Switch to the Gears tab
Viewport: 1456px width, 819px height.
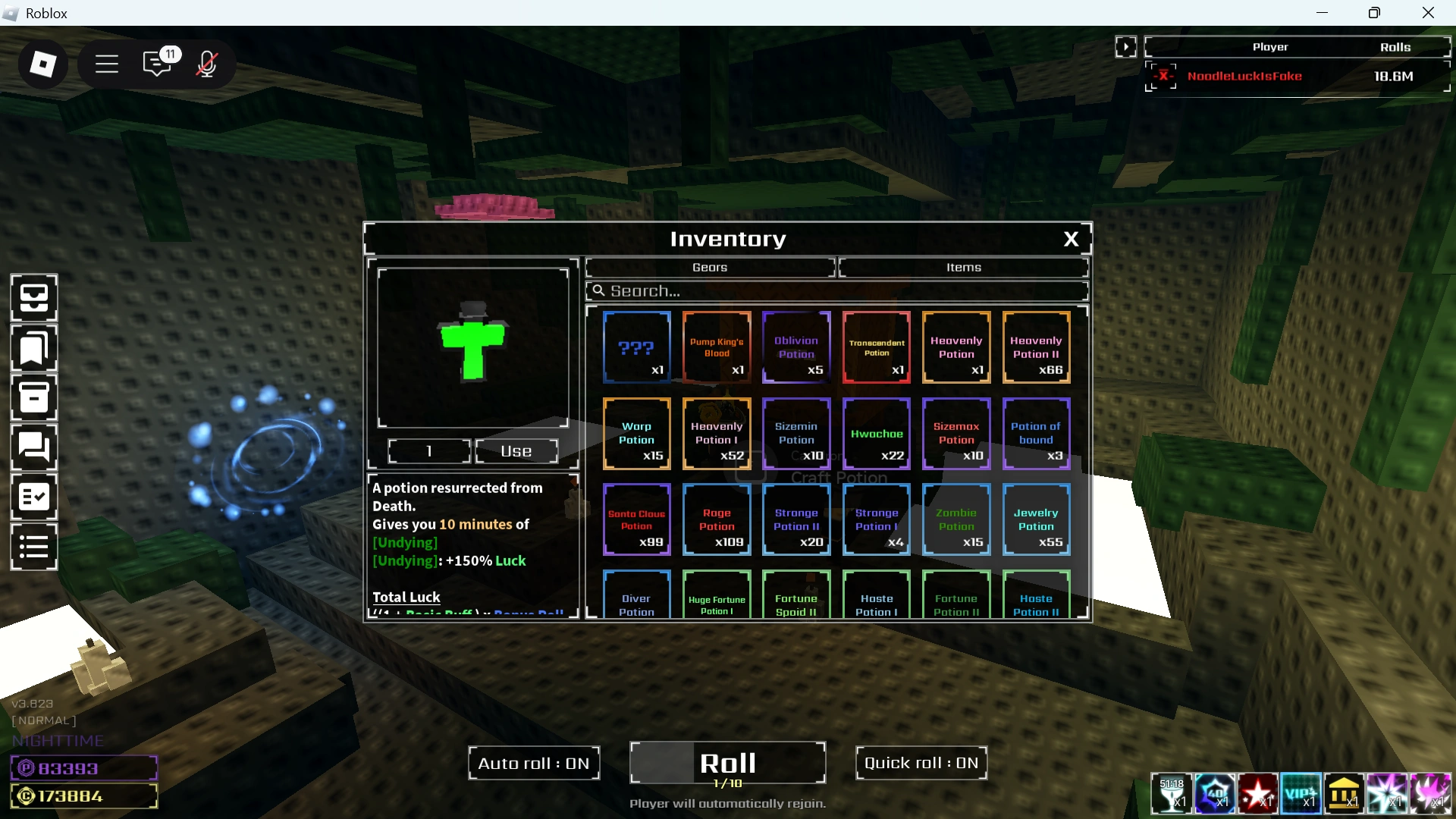(x=709, y=267)
